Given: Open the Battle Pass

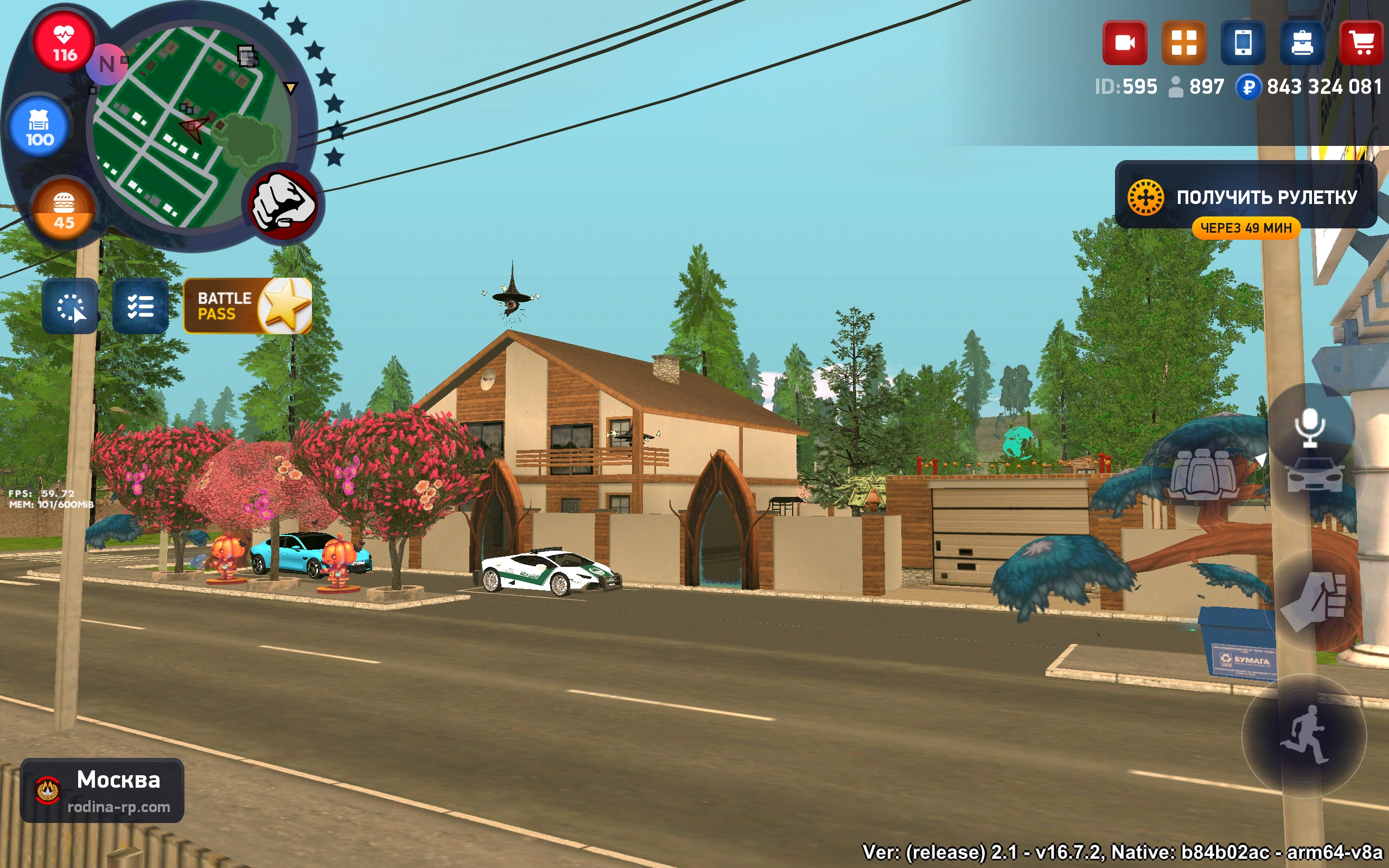Looking at the screenshot, I should pyautogui.click(x=247, y=306).
